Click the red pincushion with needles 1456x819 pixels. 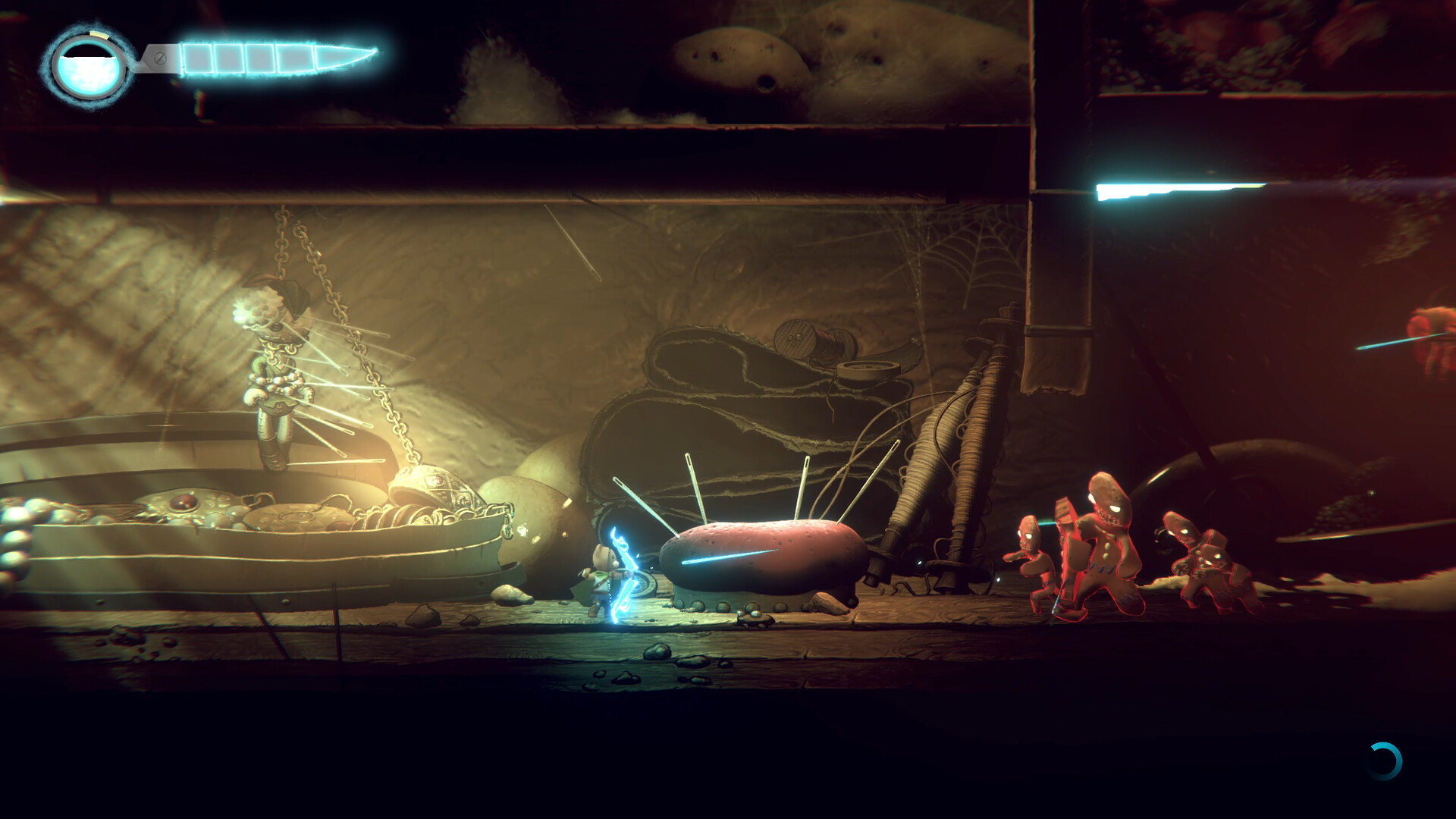tap(758, 557)
